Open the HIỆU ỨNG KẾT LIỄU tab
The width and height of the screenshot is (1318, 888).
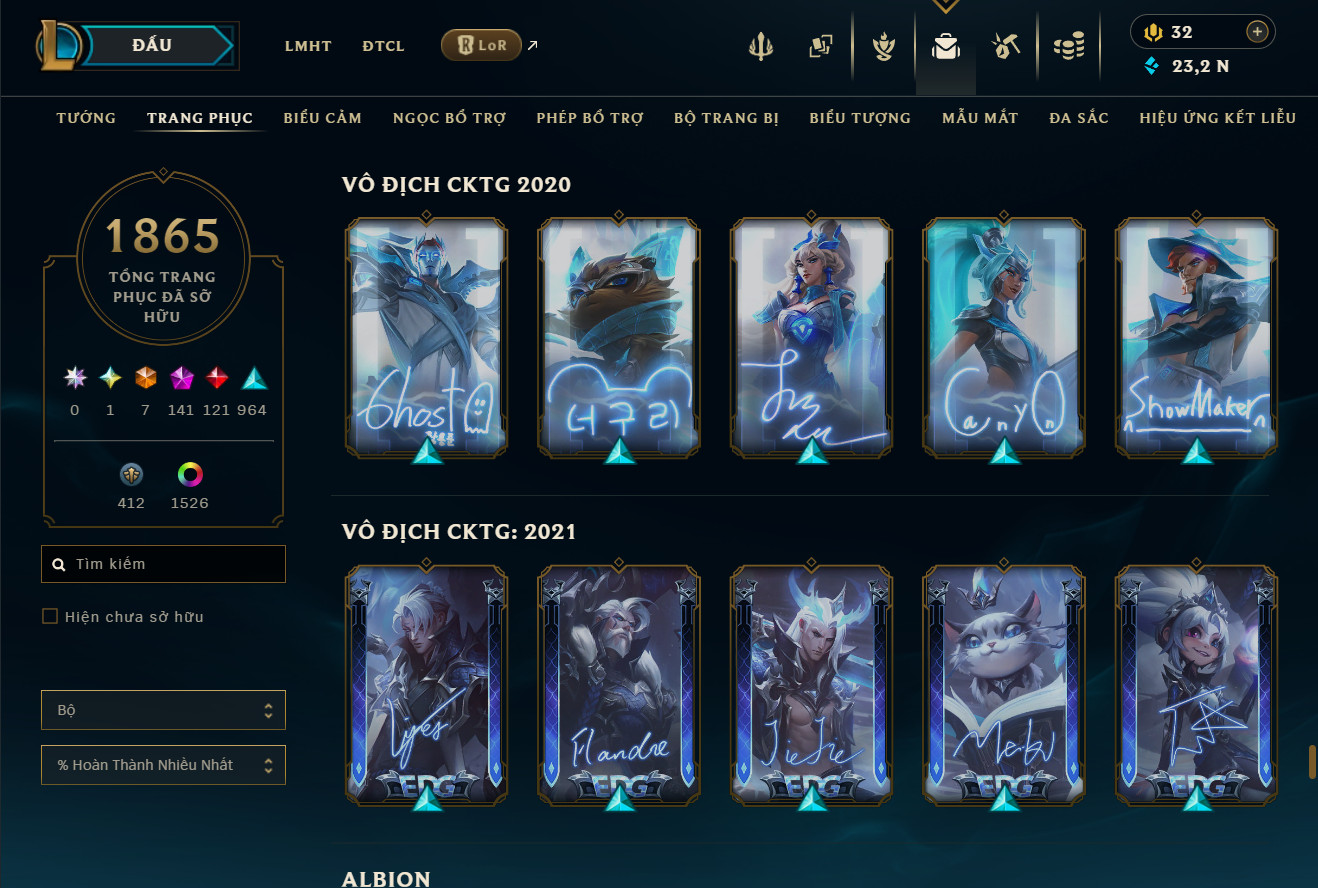click(x=1217, y=118)
